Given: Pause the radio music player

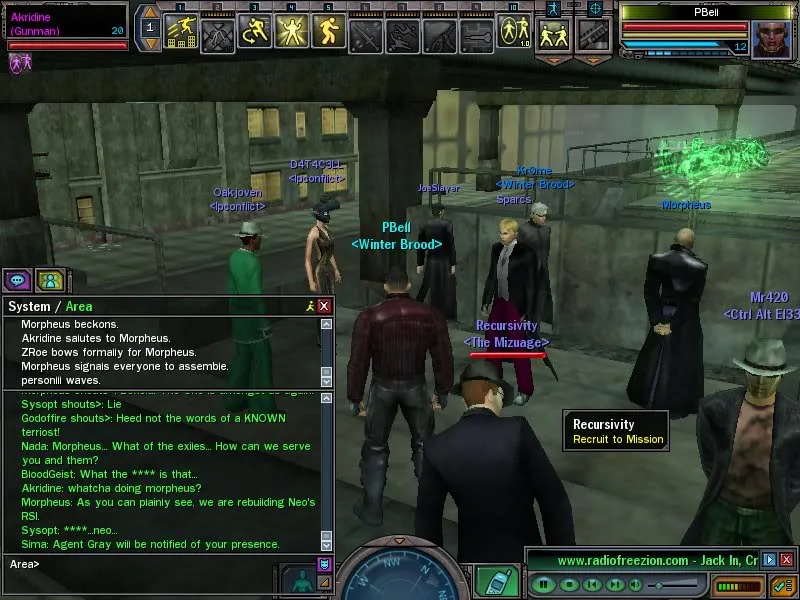Looking at the screenshot, I should [543, 583].
